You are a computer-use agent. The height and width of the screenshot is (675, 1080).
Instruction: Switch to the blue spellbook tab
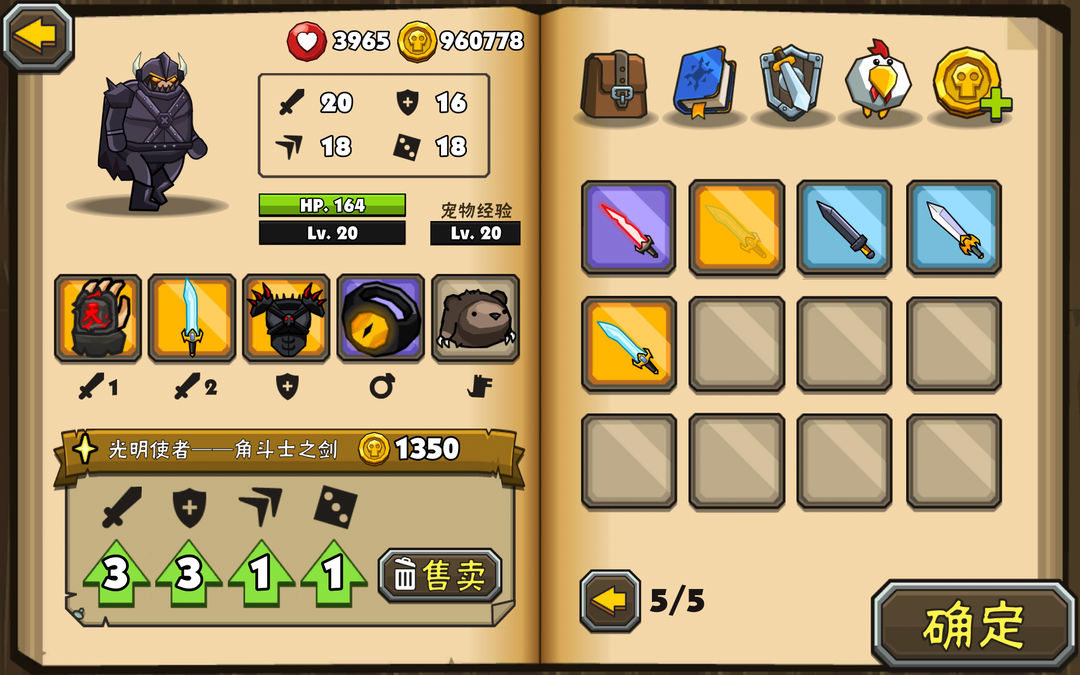pyautogui.click(x=704, y=84)
